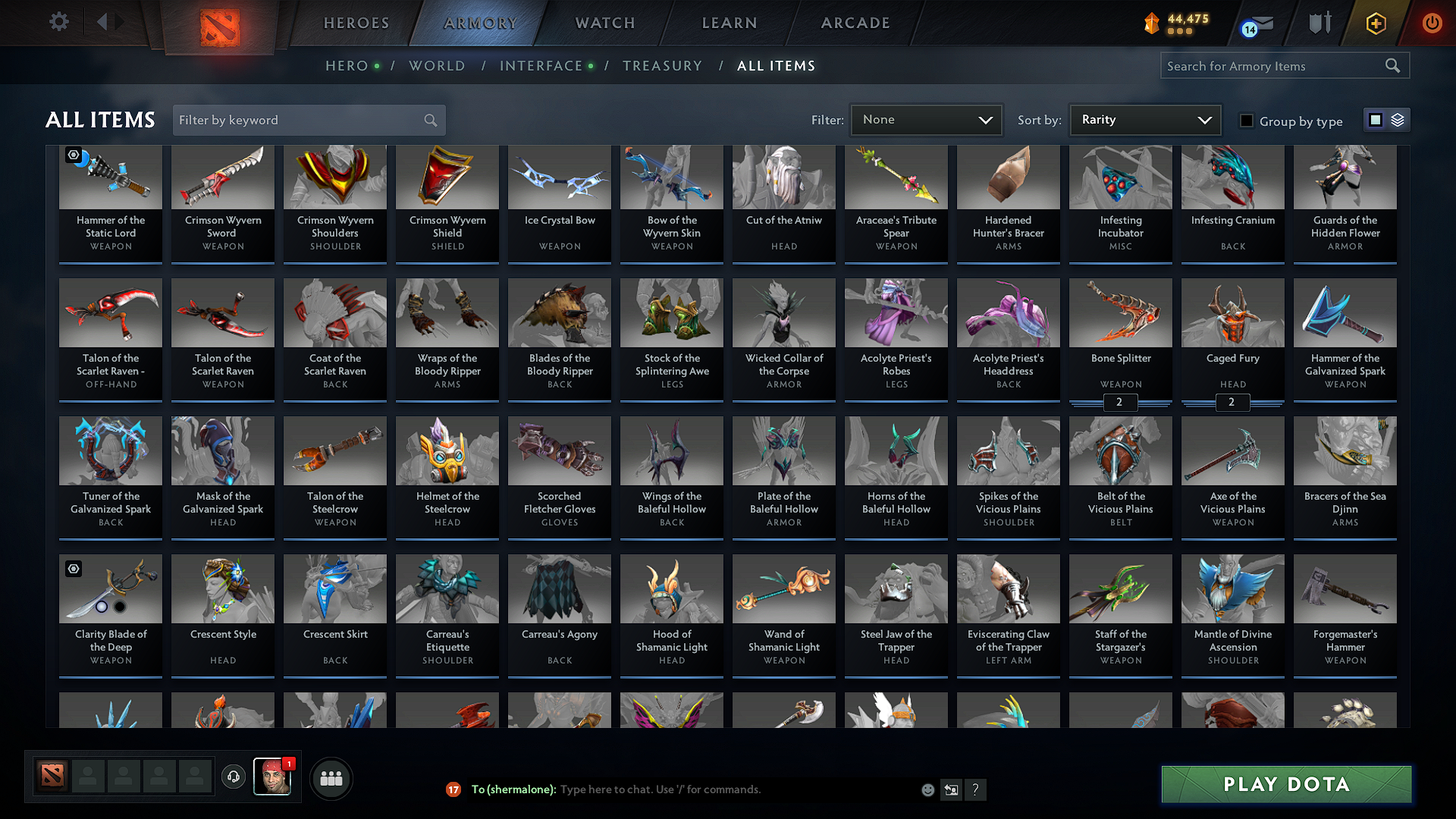Click the back navigation arrow
This screenshot has height=819, width=1456.
(105, 22)
